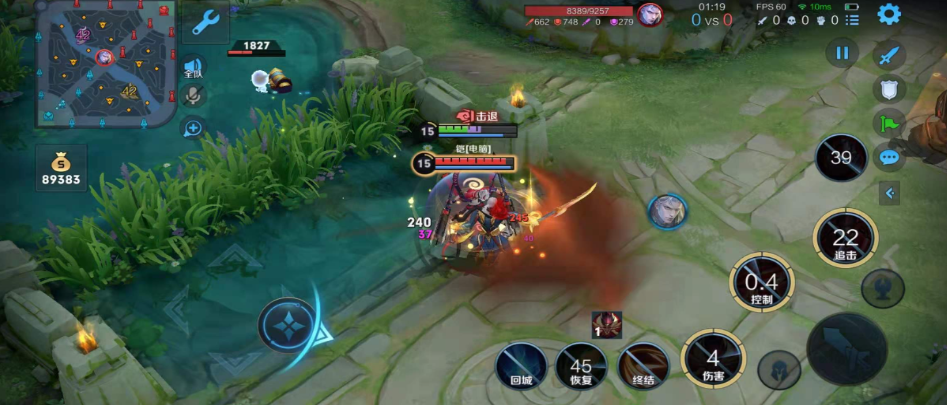Pause the match
The image size is (947, 405).
842,53
